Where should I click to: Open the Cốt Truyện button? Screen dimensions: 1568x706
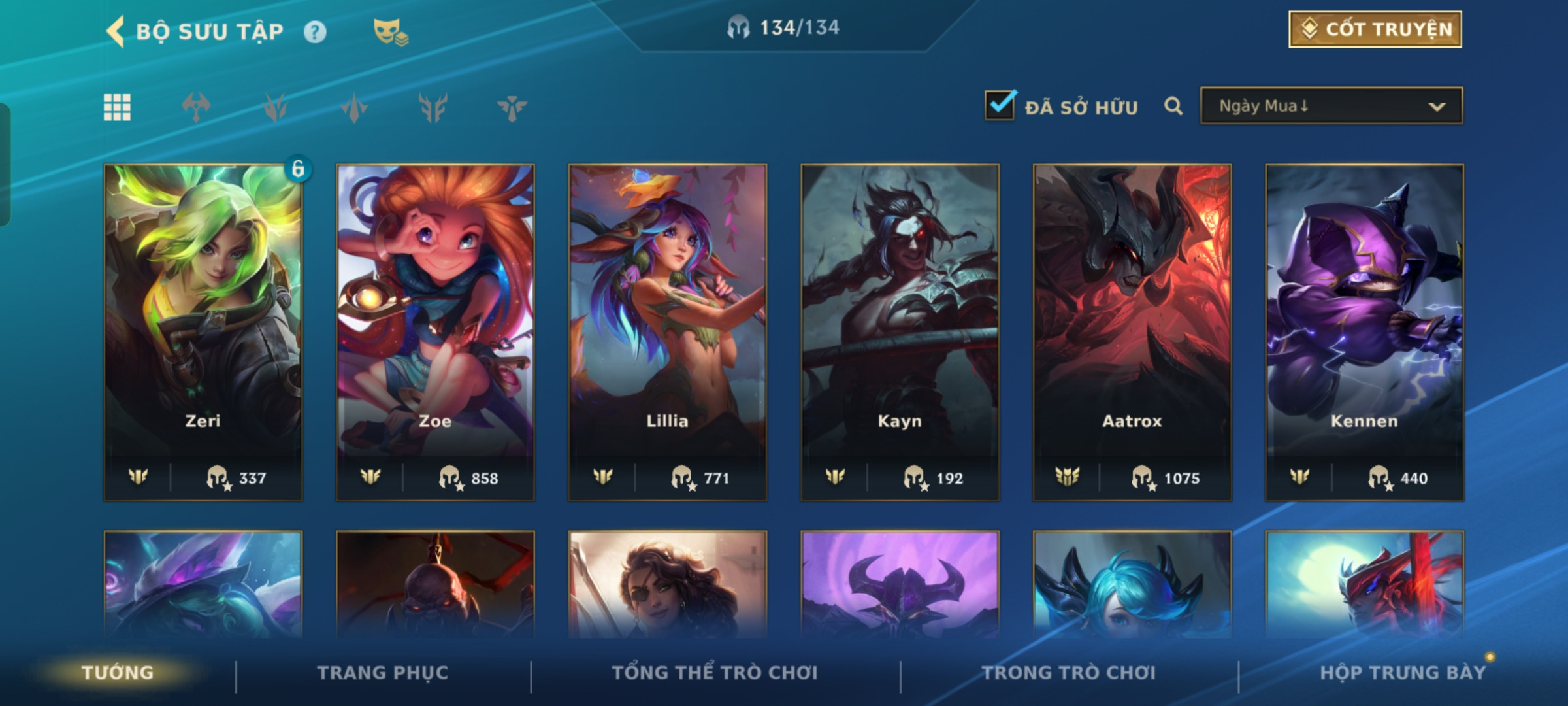tap(1375, 29)
